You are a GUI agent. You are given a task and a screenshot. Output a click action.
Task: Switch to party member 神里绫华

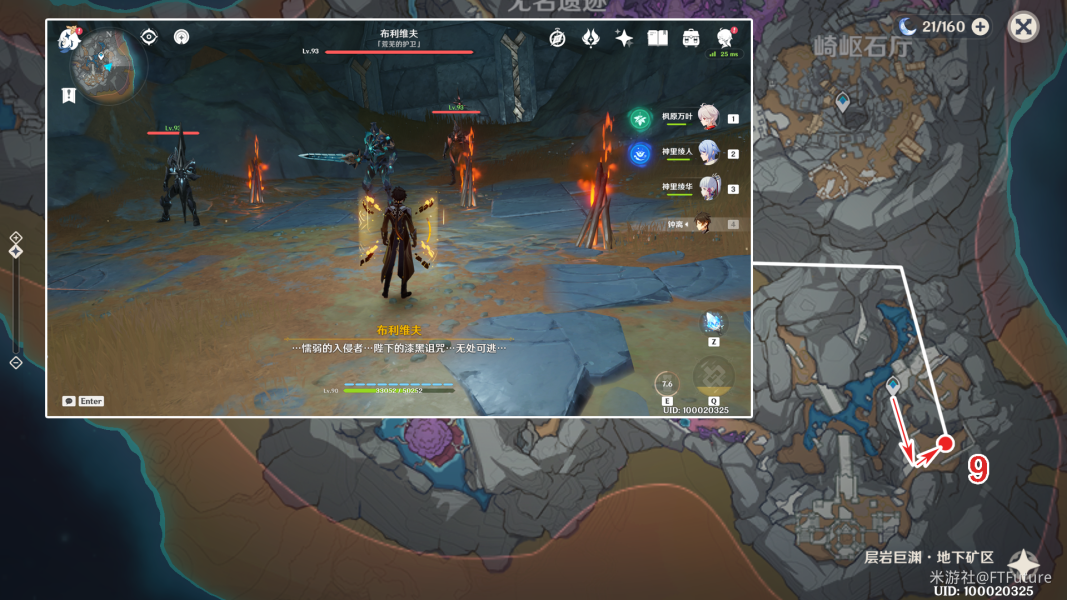(709, 188)
